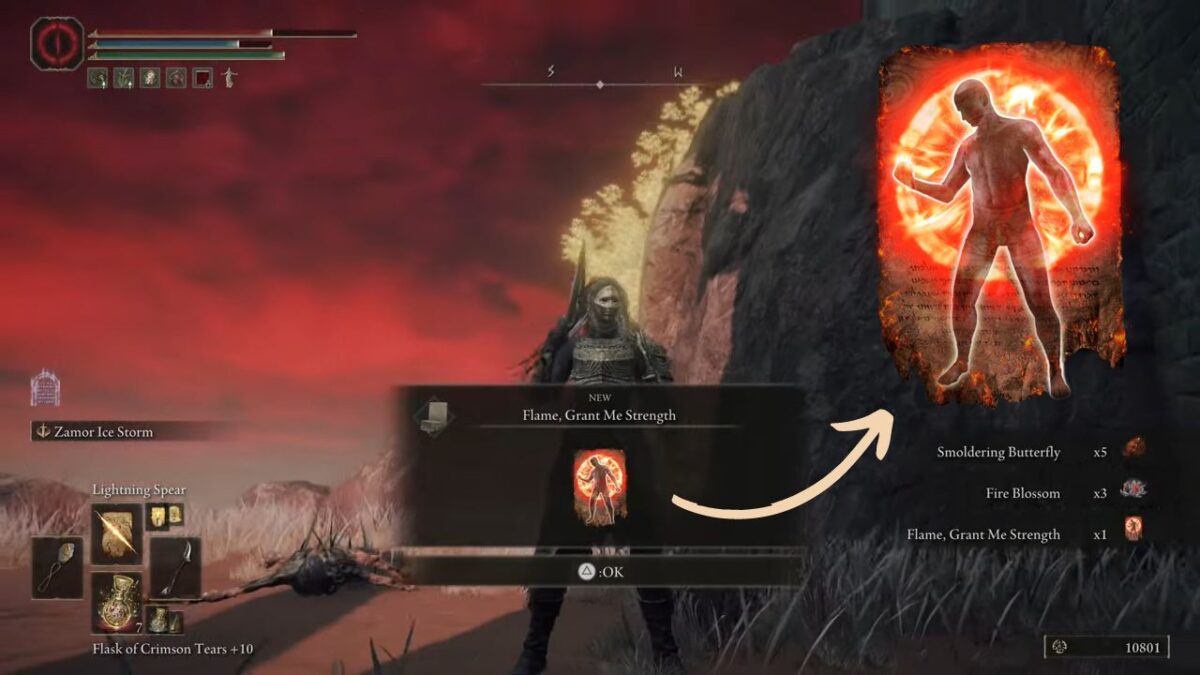Select the Flame, Grant Me Strength pickup entry
1200x675 pixels.
pos(983,534)
